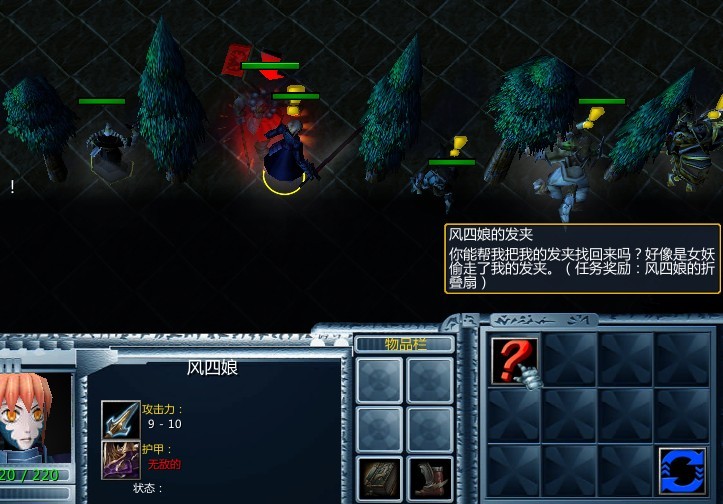Activate the blue swirling arrows command
723x504 pixels.
pyautogui.click(x=682, y=470)
